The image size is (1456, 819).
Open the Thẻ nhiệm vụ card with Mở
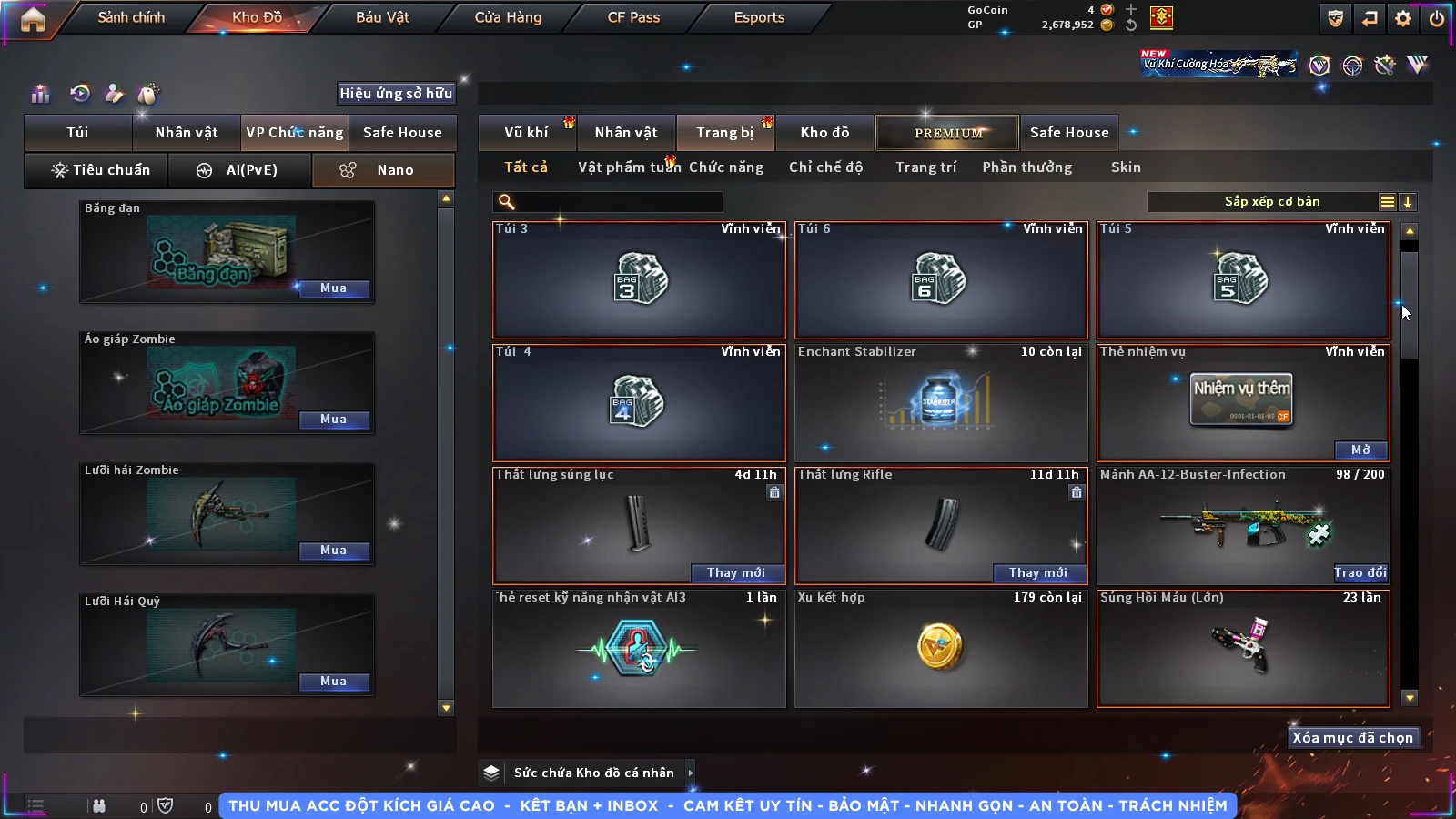[x=1360, y=450]
